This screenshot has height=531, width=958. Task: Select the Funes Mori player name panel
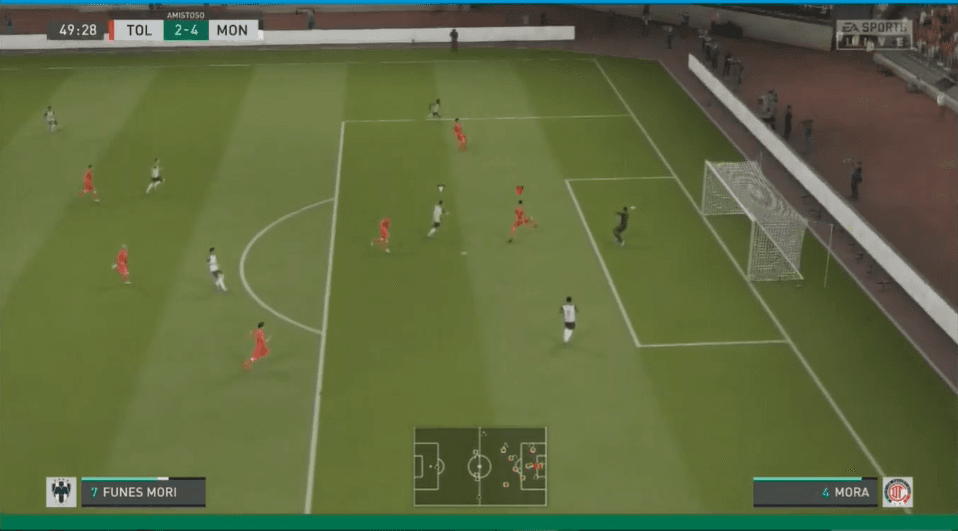tap(143, 492)
